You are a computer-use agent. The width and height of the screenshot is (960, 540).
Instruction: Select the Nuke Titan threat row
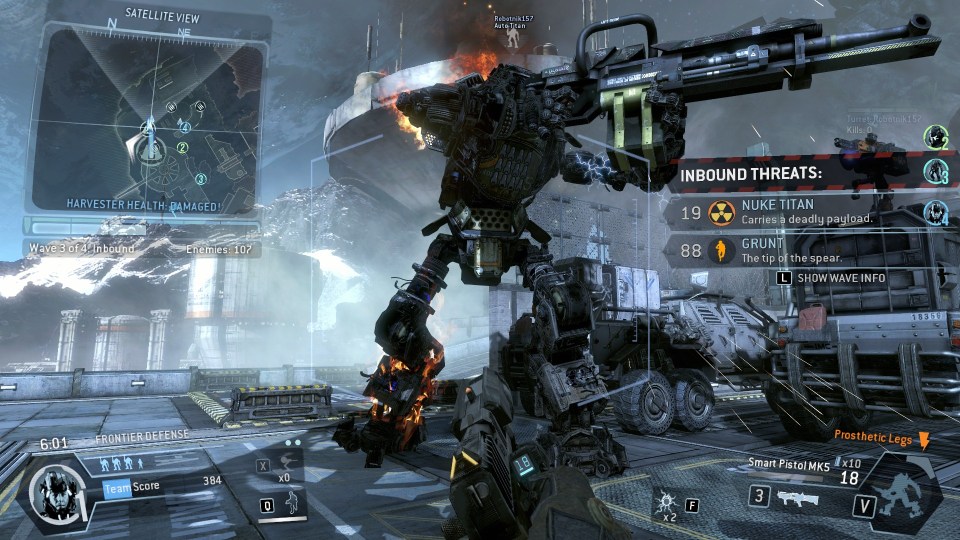click(790, 211)
